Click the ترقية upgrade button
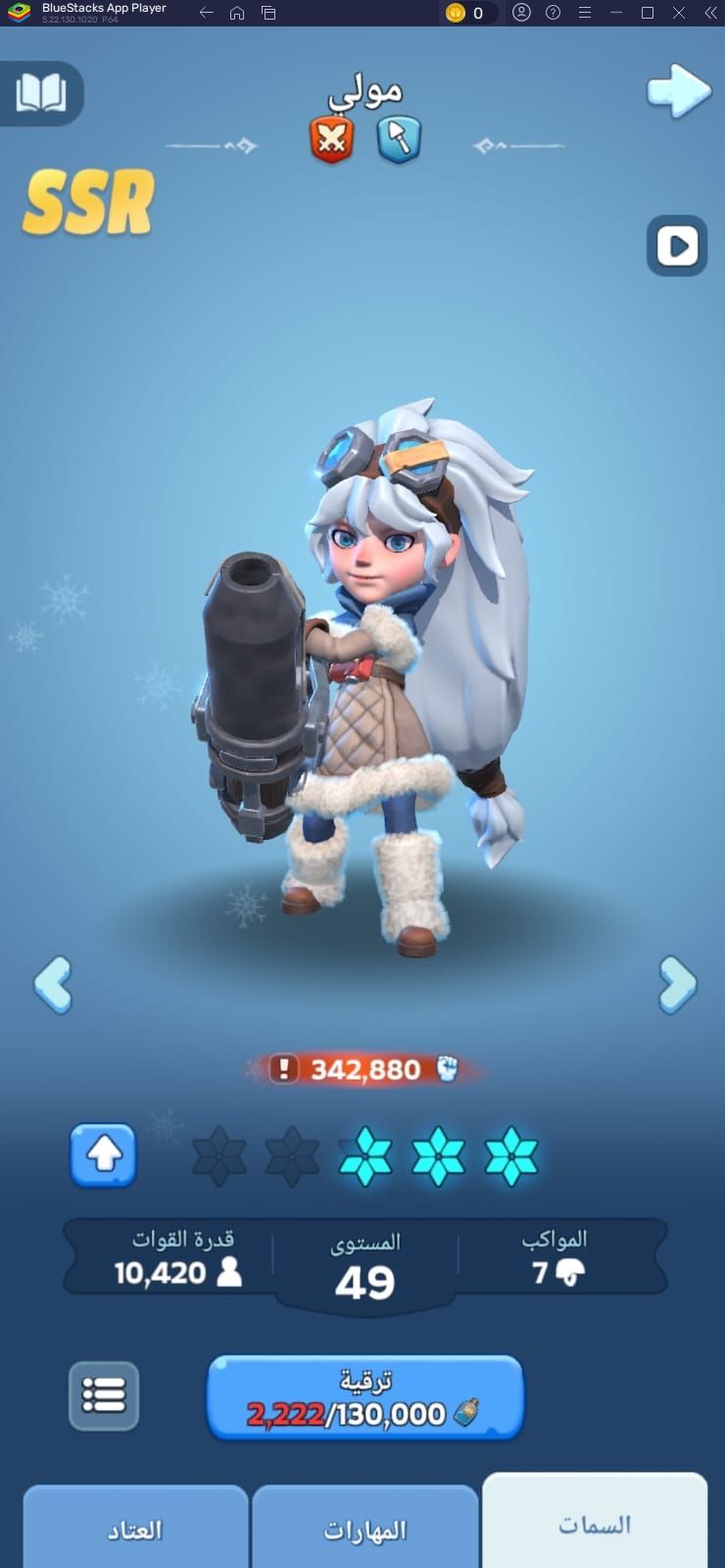Viewport: 725px width, 1568px height. [364, 1398]
